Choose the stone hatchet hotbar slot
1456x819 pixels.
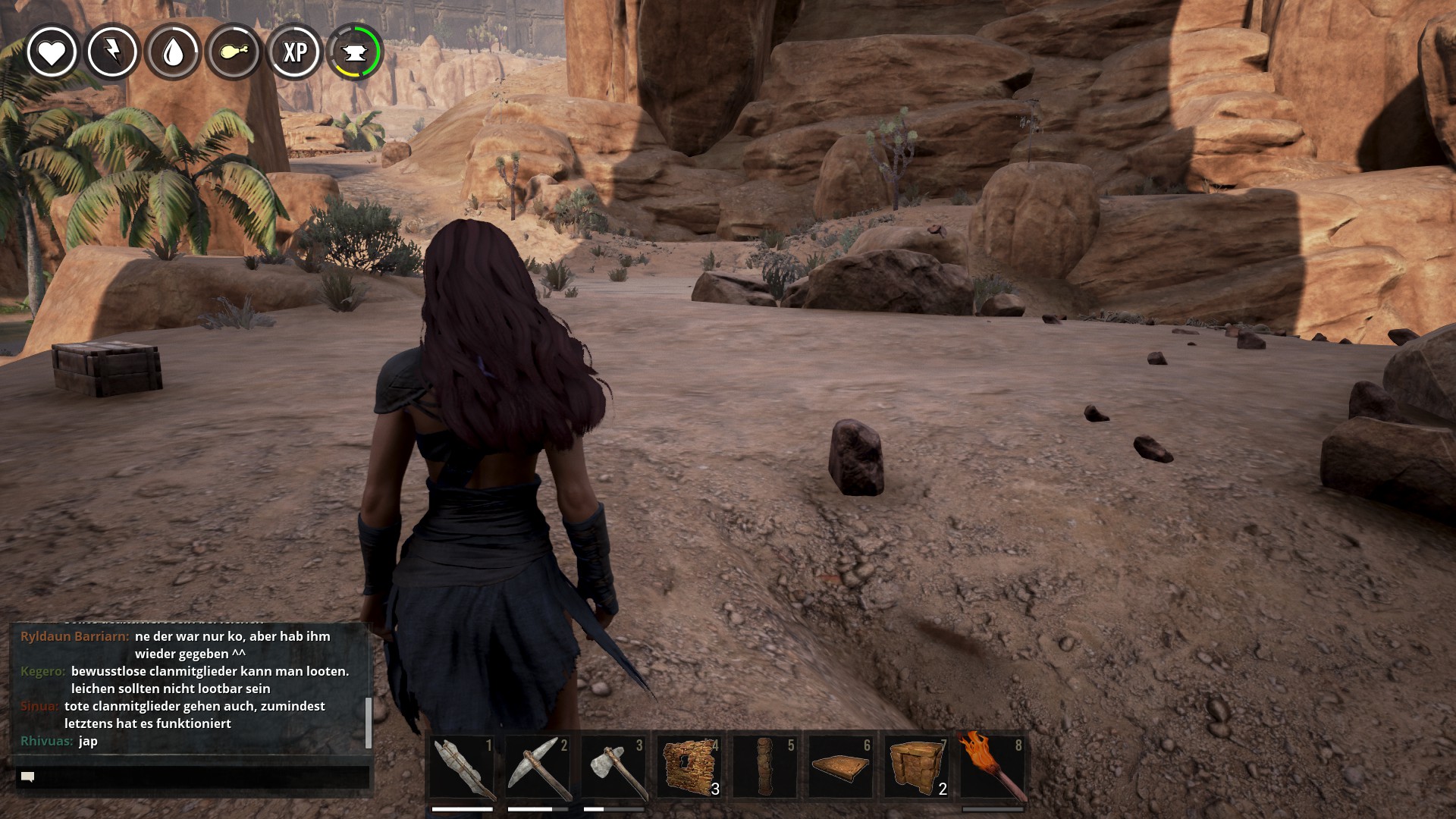(613, 767)
